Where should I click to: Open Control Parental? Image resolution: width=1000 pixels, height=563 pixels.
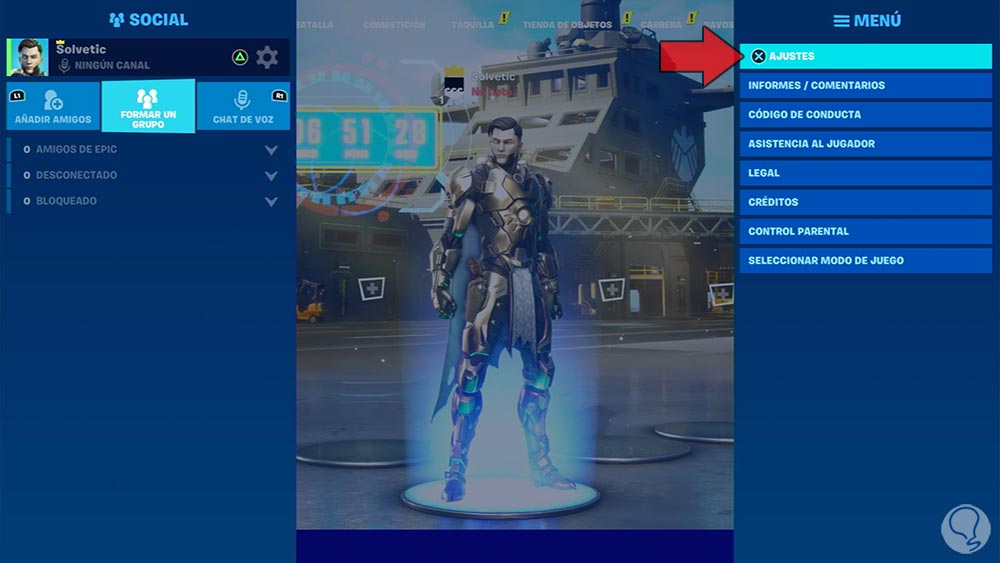pyautogui.click(x=865, y=231)
